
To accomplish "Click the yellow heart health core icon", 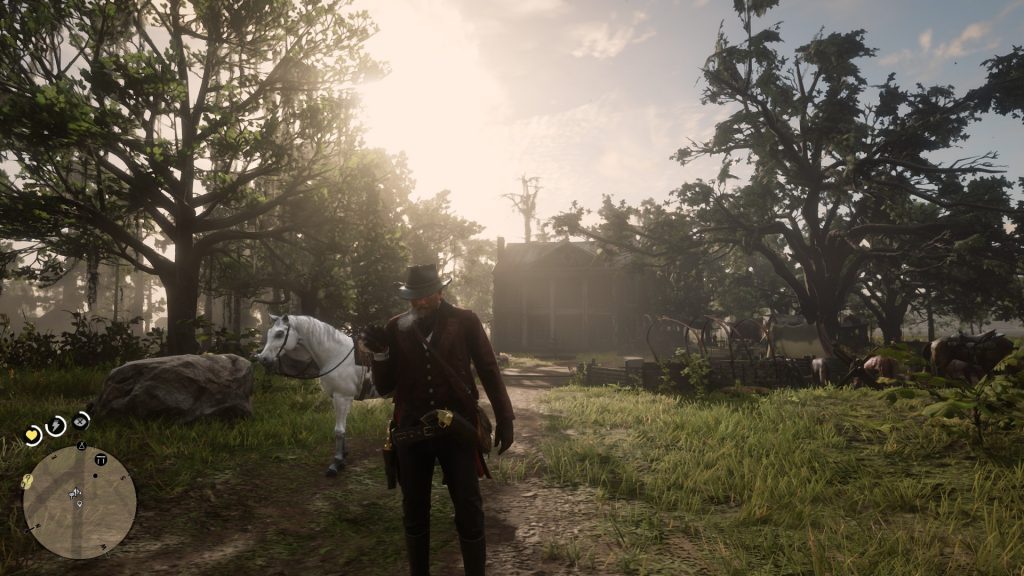I will click(x=32, y=435).
